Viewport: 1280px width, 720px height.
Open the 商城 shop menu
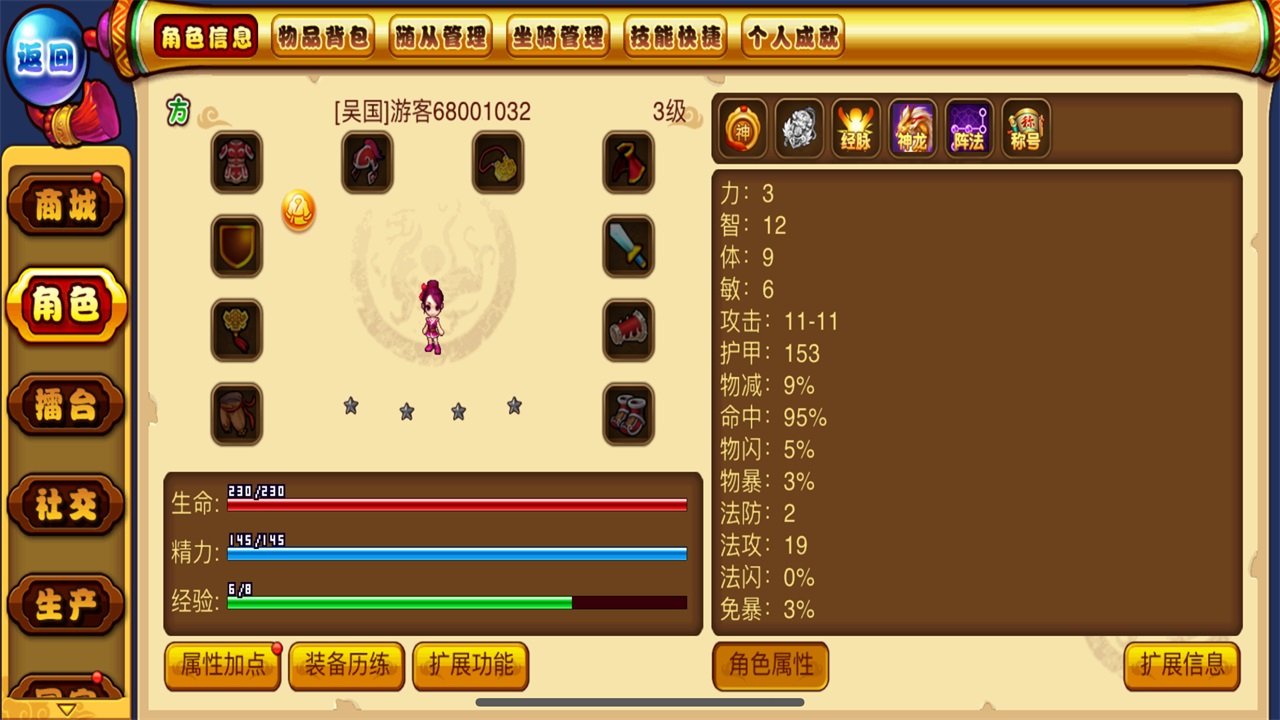pyautogui.click(x=66, y=204)
